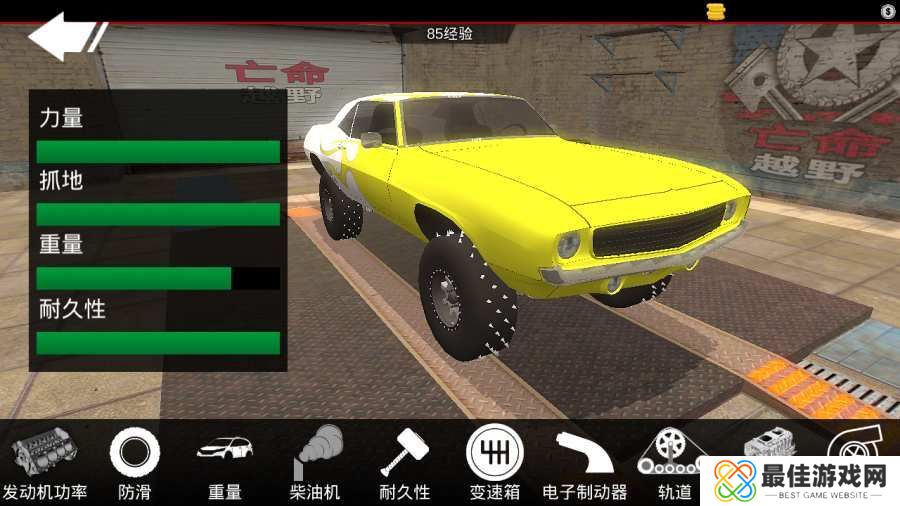Open the silver dollar coin icon
Screen dimensions: 900x506
(888, 11)
